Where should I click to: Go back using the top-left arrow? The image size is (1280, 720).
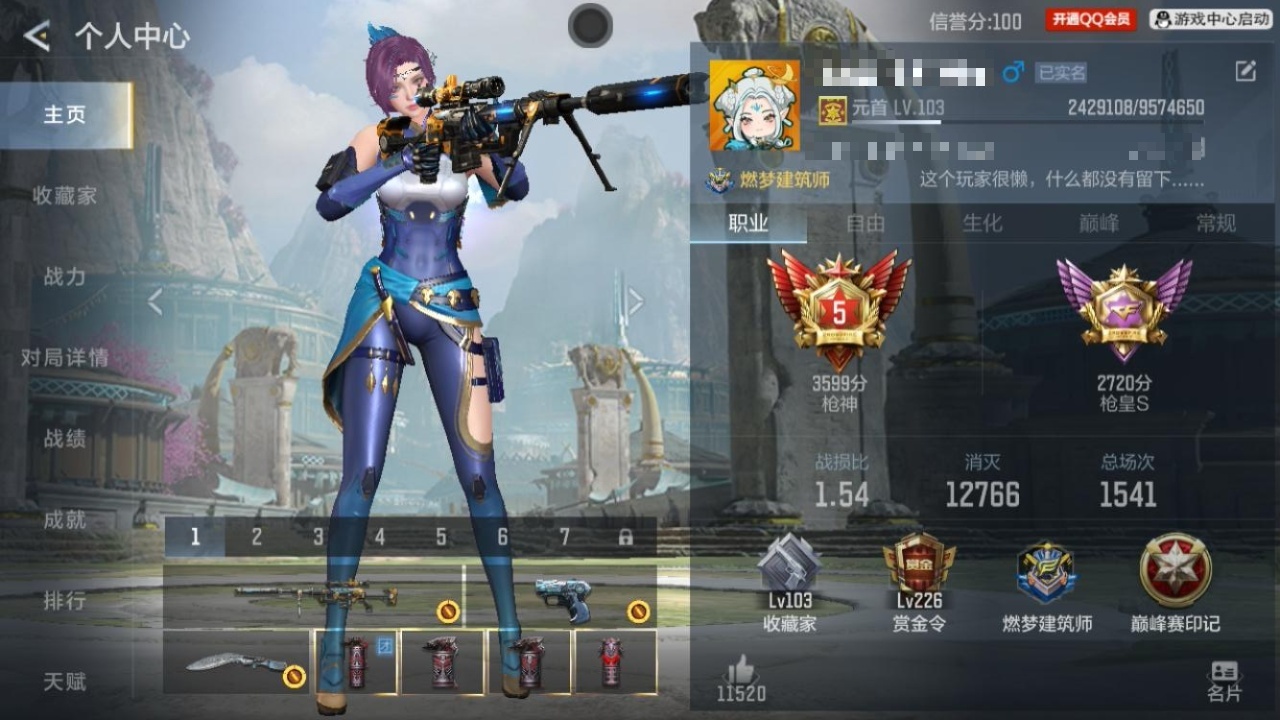coord(37,37)
